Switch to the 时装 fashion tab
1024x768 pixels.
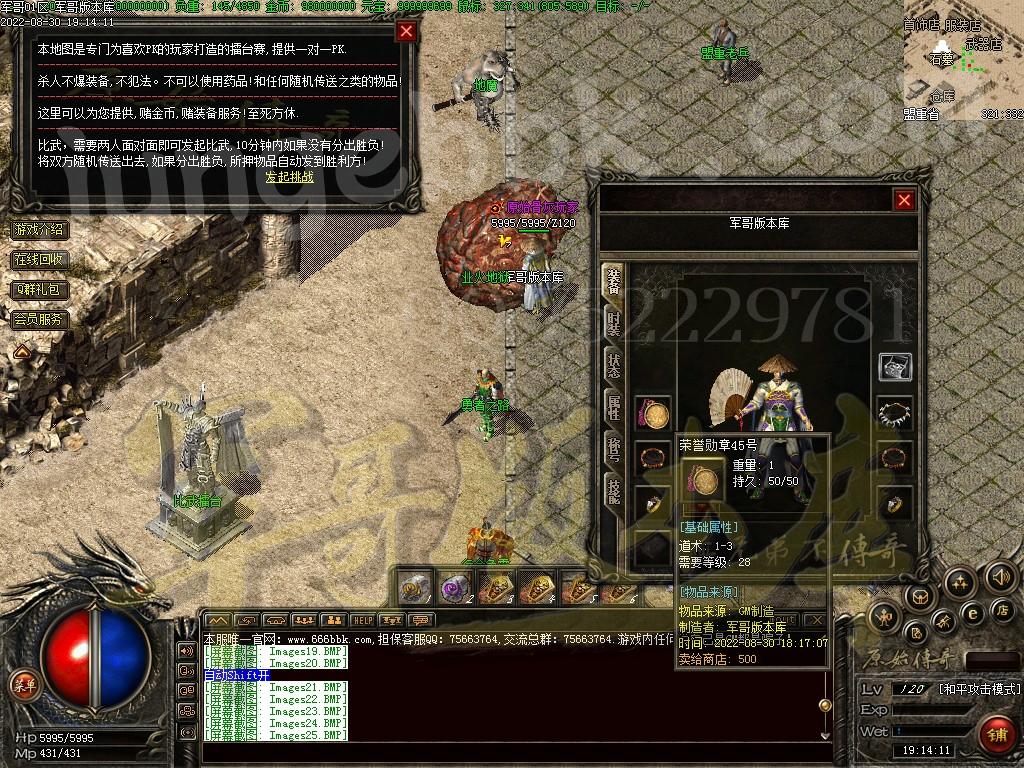613,324
